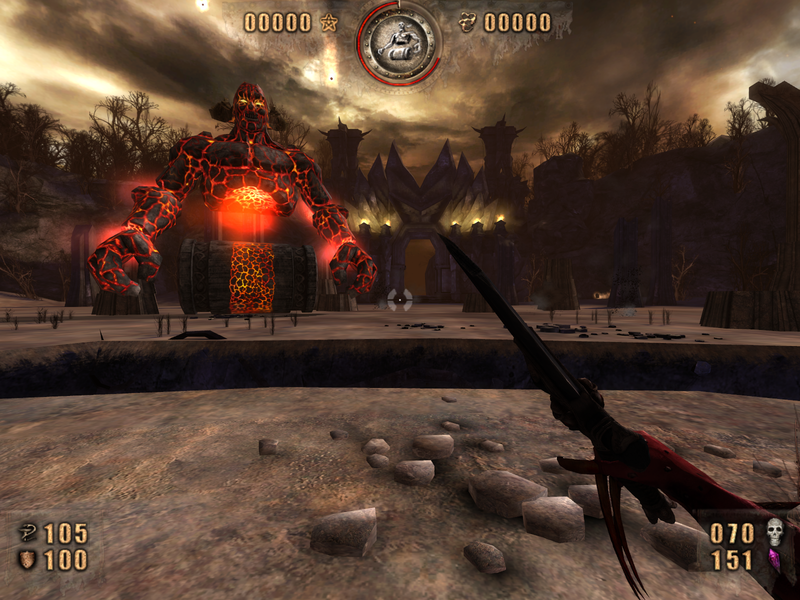Click the round compass medallion
The width and height of the screenshot is (800, 600).
click(400, 40)
